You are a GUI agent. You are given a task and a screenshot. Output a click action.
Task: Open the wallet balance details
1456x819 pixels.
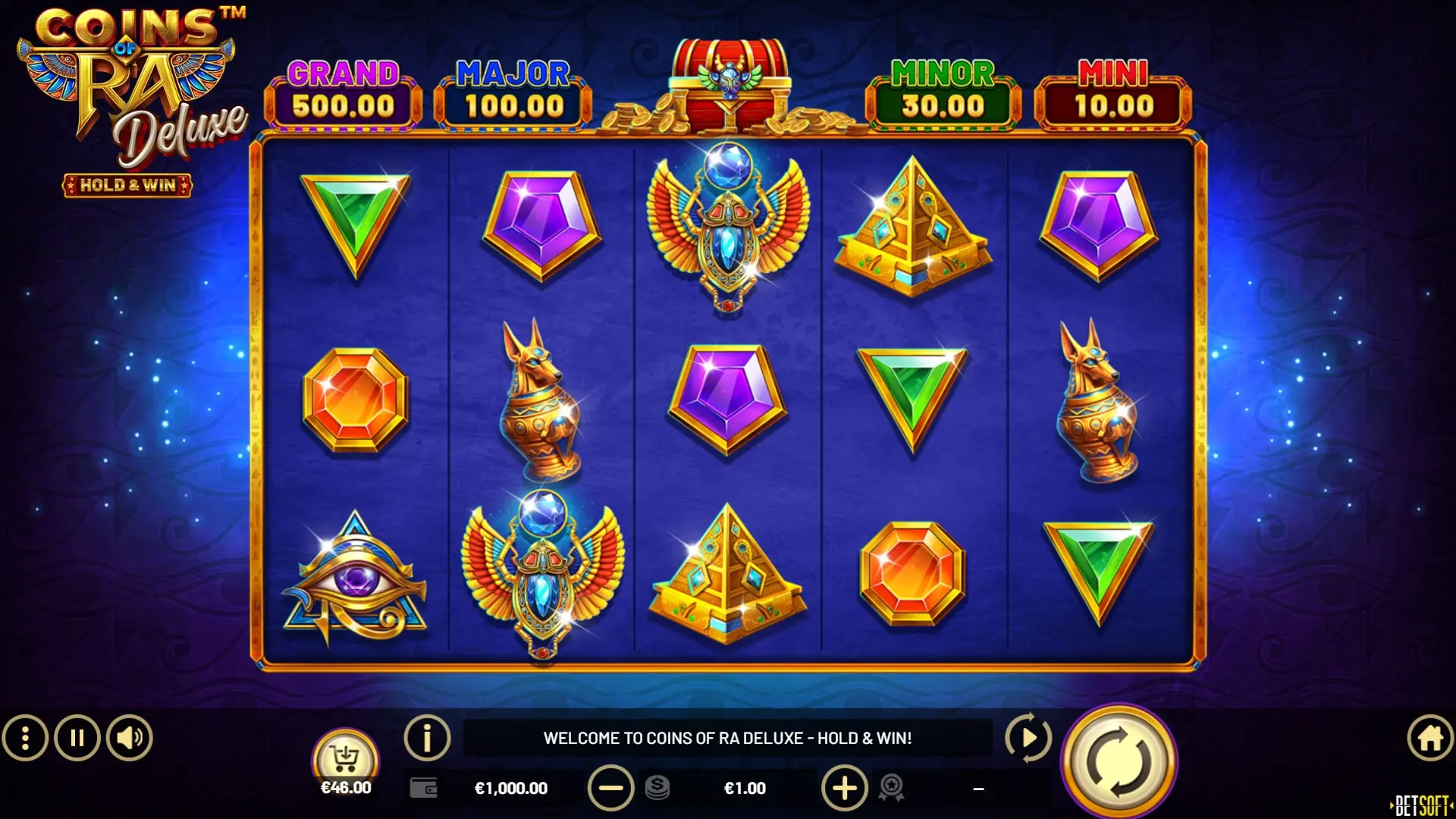[422, 788]
